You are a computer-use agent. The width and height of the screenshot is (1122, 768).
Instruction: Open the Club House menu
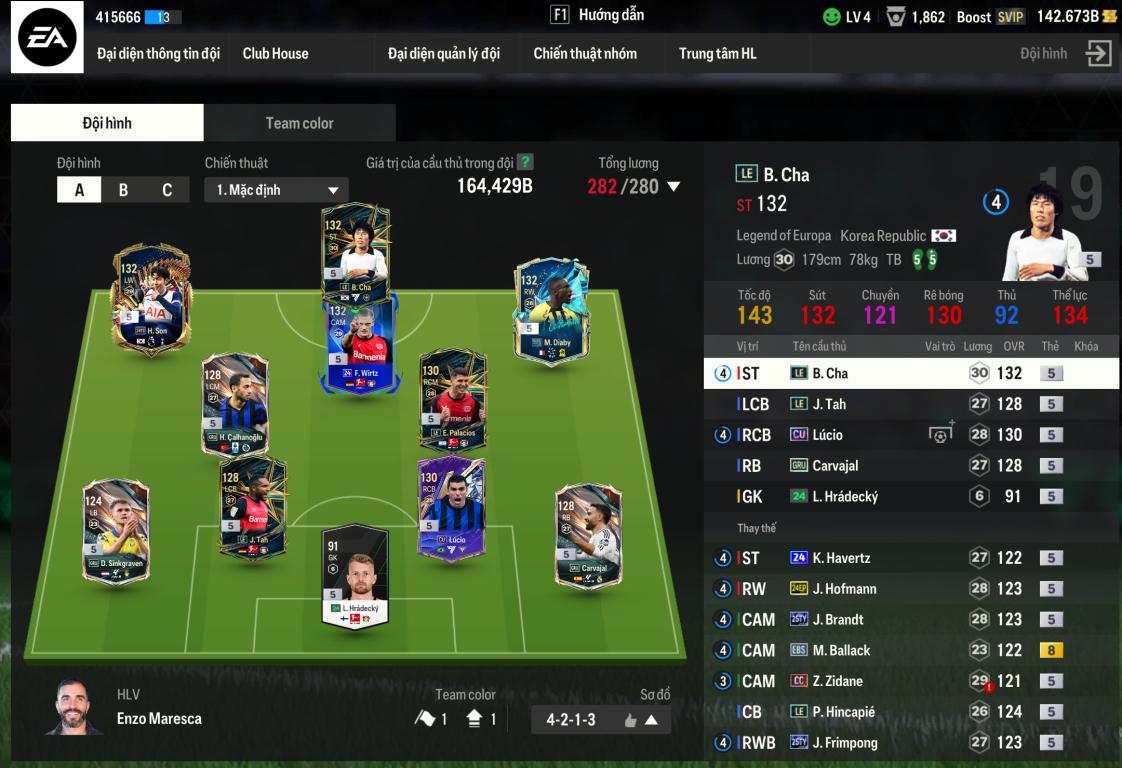pyautogui.click(x=275, y=54)
